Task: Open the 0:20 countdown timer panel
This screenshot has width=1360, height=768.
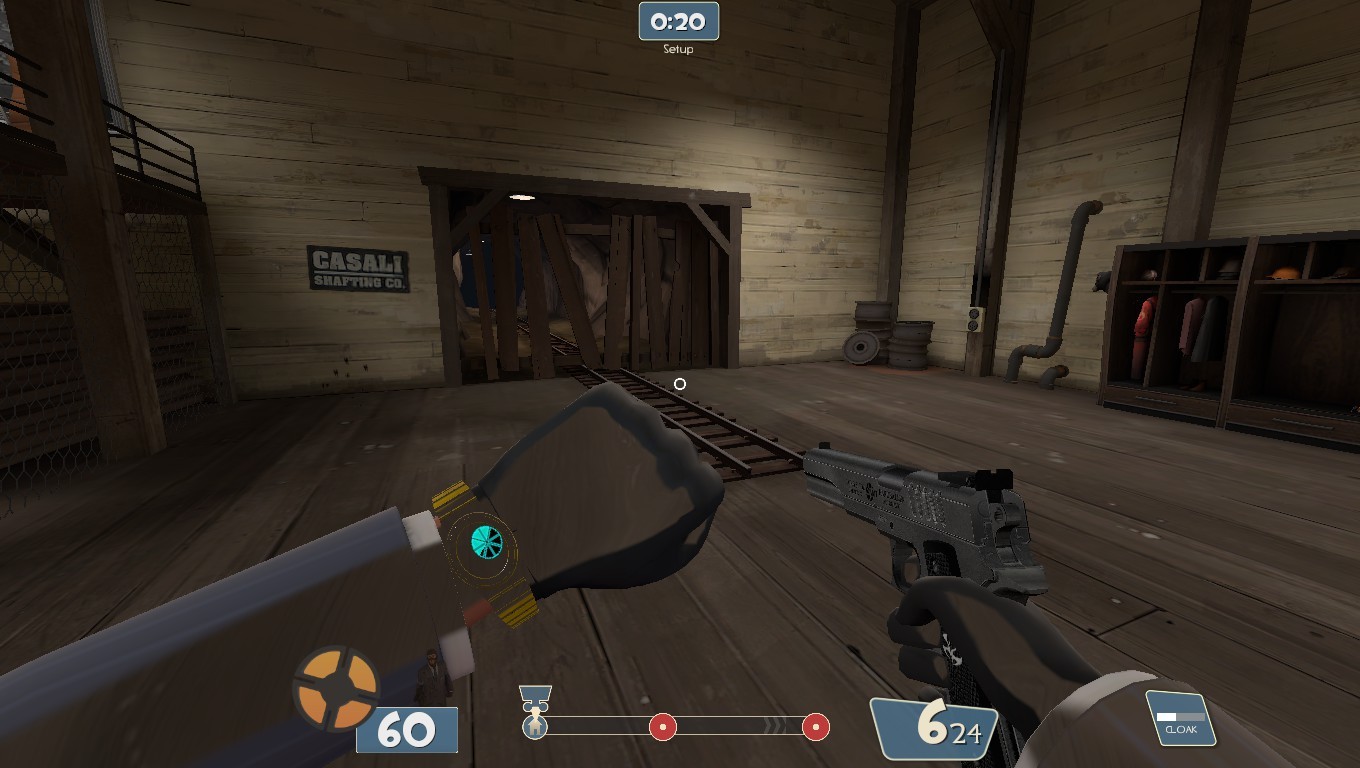Action: [x=679, y=21]
